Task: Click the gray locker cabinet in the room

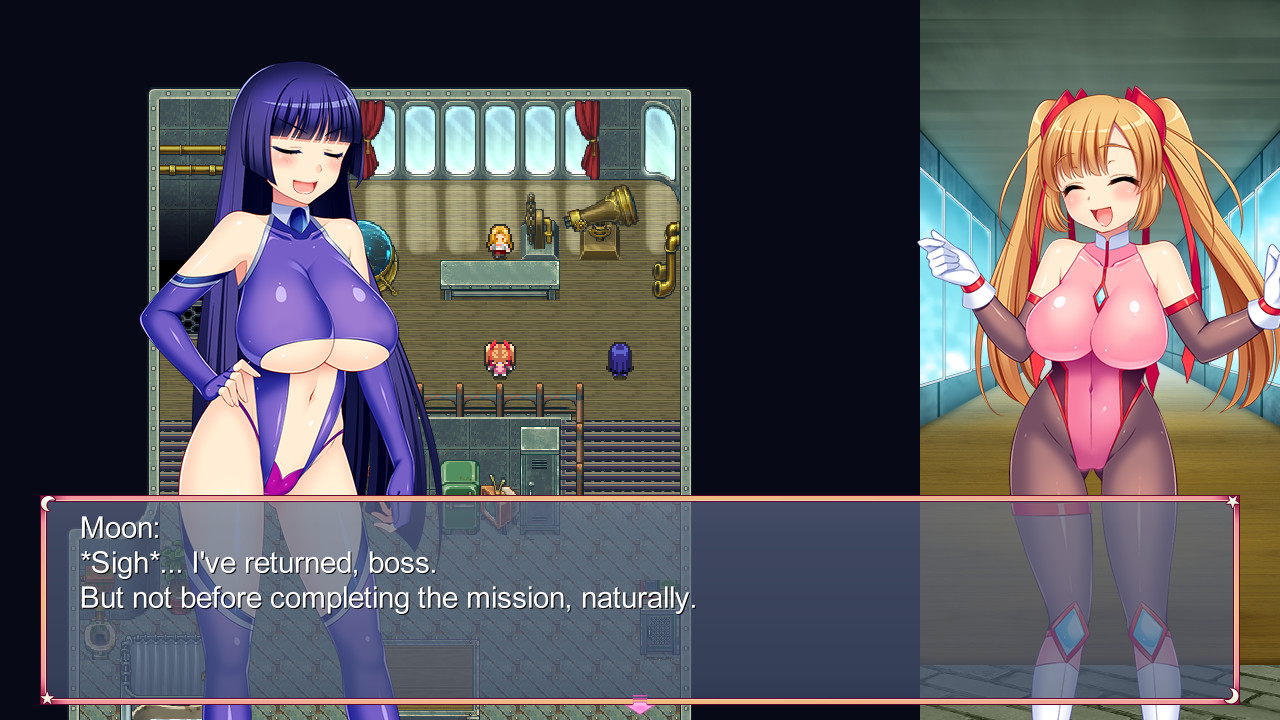Action: point(540,462)
